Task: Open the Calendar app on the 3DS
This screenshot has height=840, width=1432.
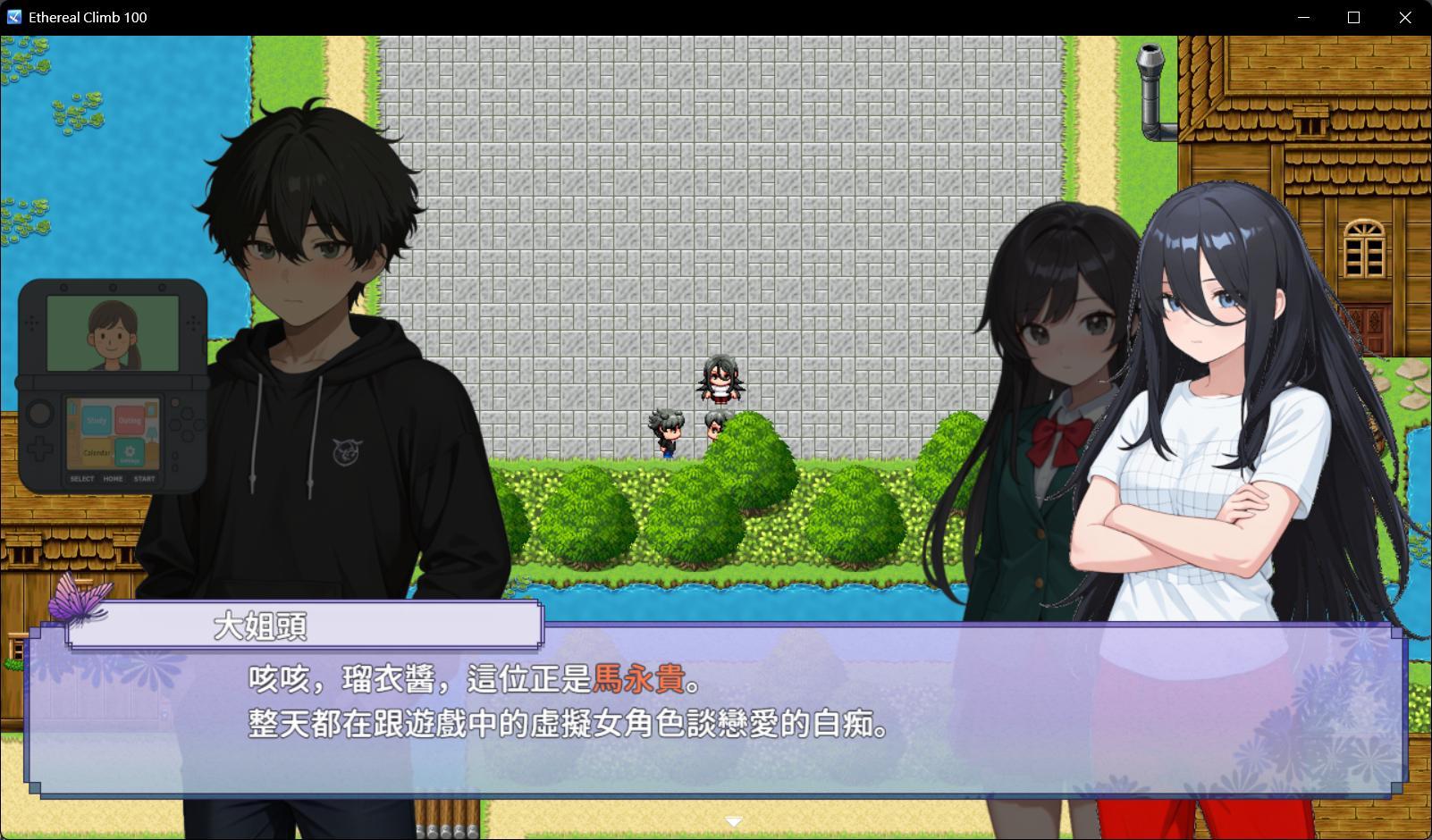Action: tap(97, 452)
